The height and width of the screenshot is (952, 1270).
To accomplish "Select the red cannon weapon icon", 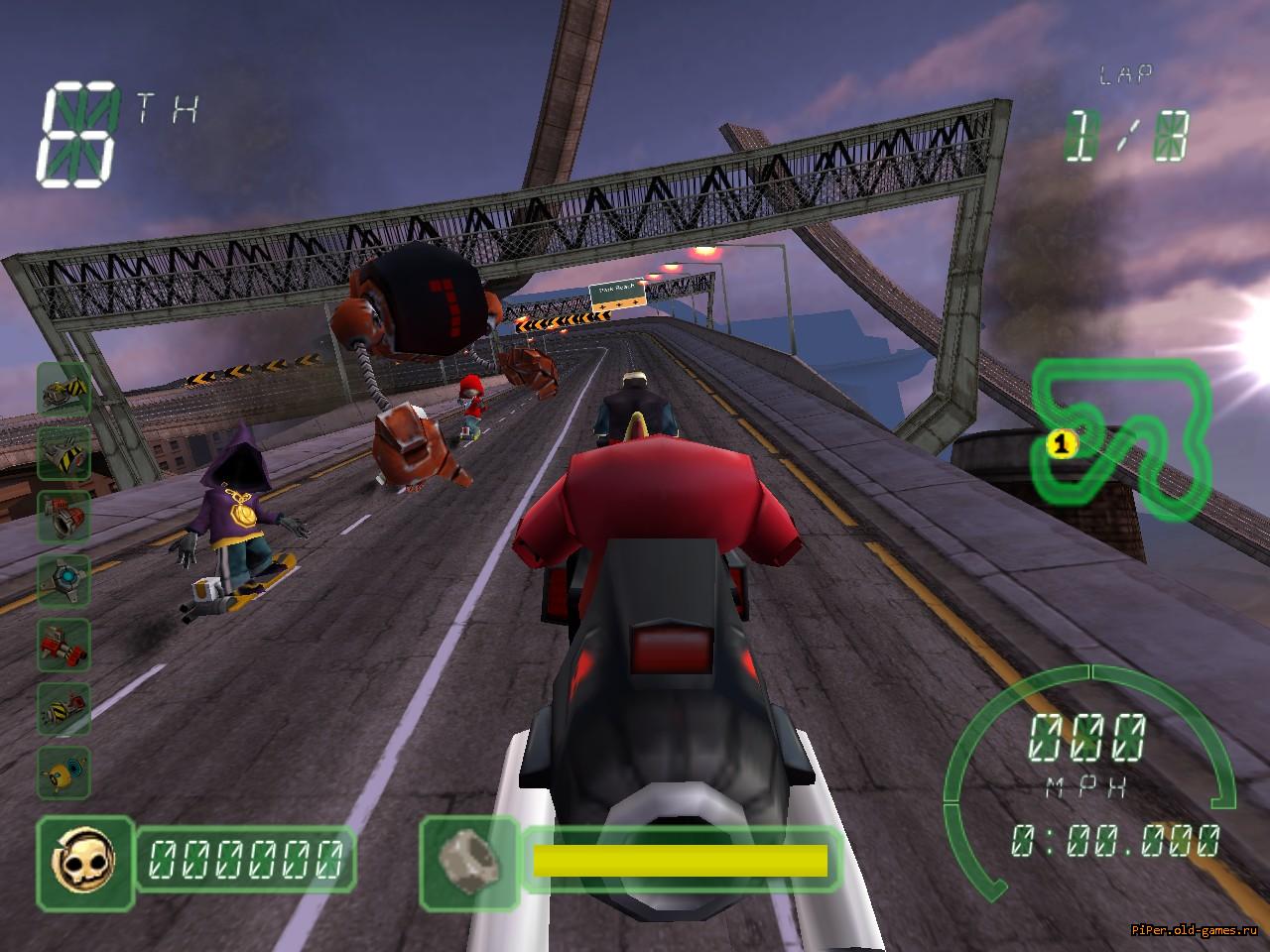I will (64, 518).
